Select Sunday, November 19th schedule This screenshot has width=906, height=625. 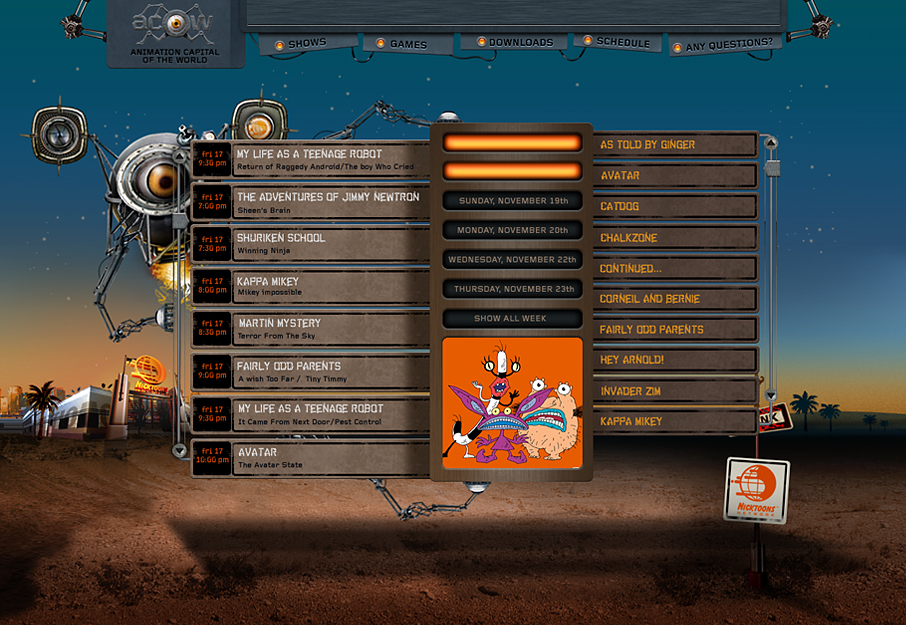pyautogui.click(x=512, y=201)
